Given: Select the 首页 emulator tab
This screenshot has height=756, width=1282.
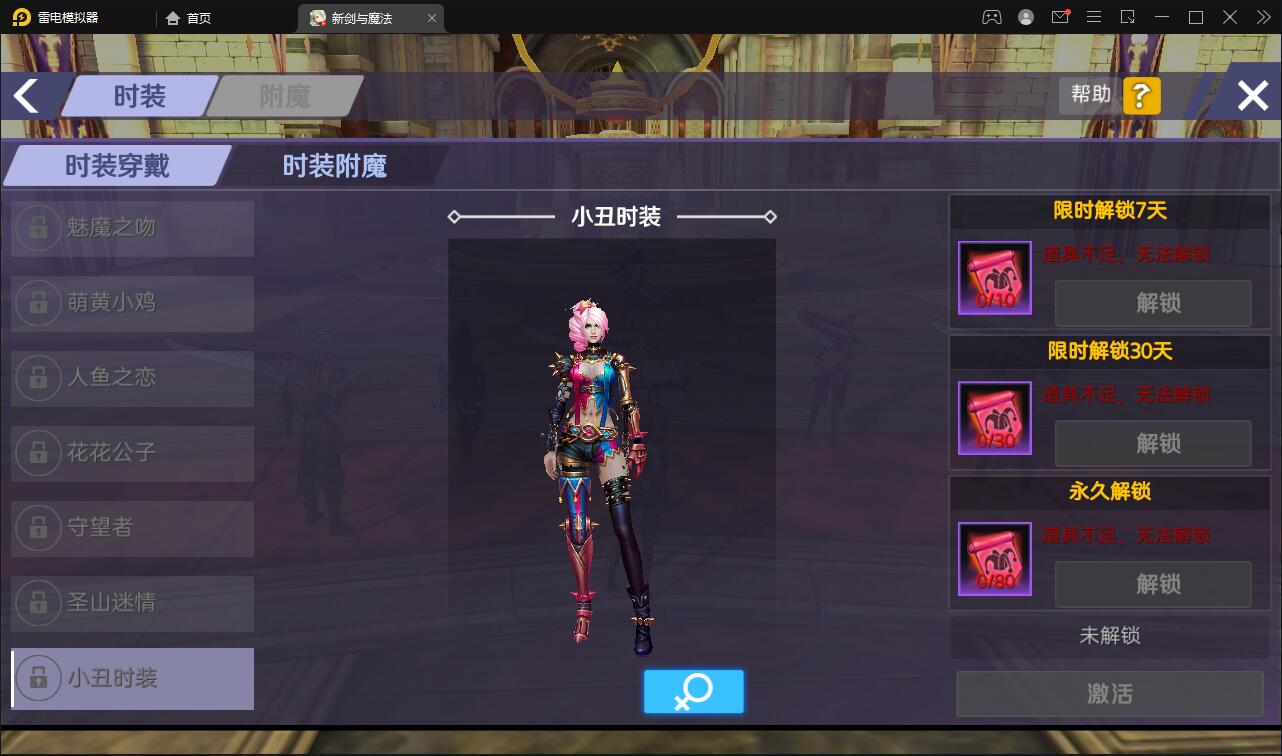Looking at the screenshot, I should [196, 17].
